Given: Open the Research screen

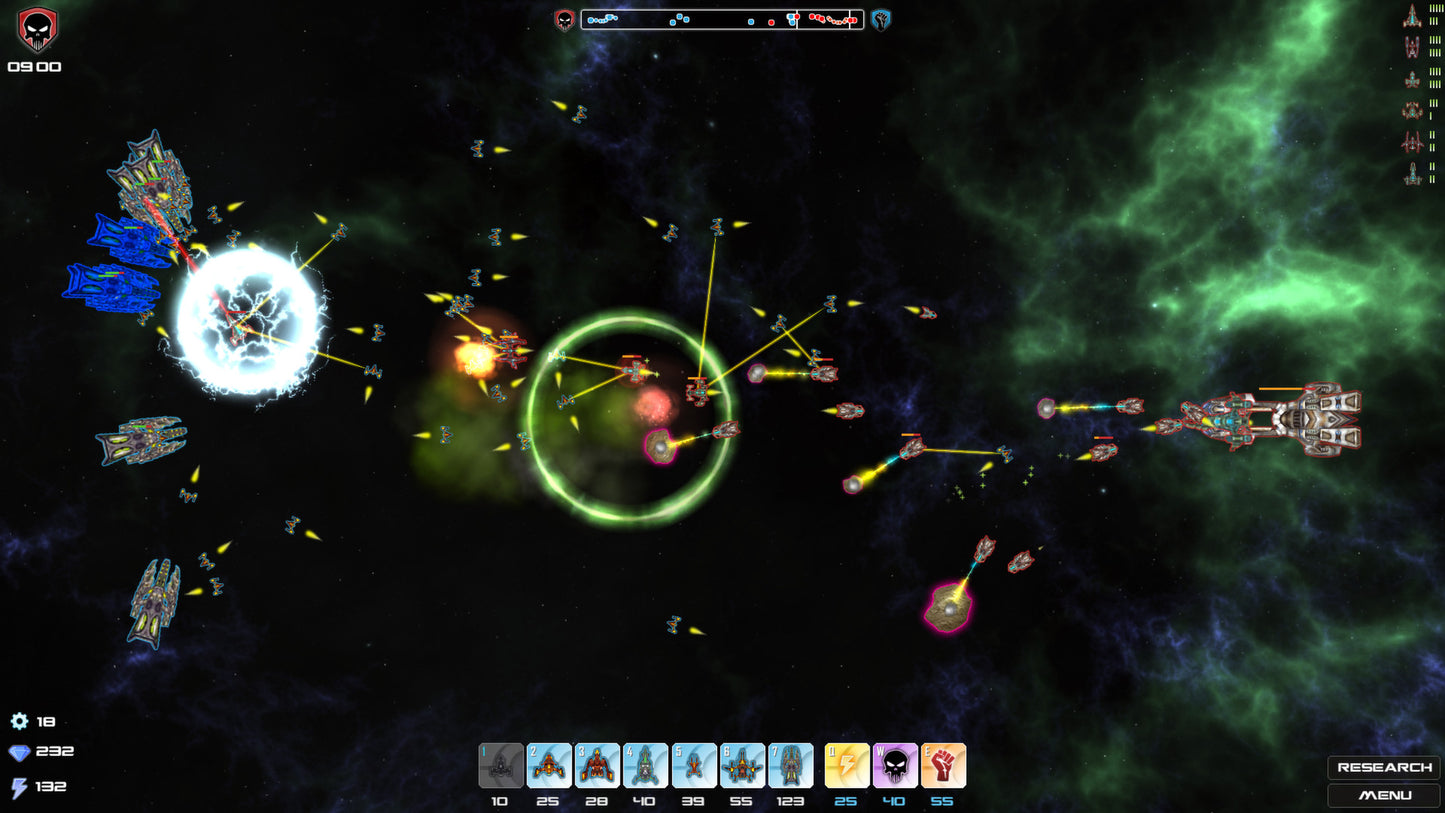Looking at the screenshot, I should click(1384, 767).
